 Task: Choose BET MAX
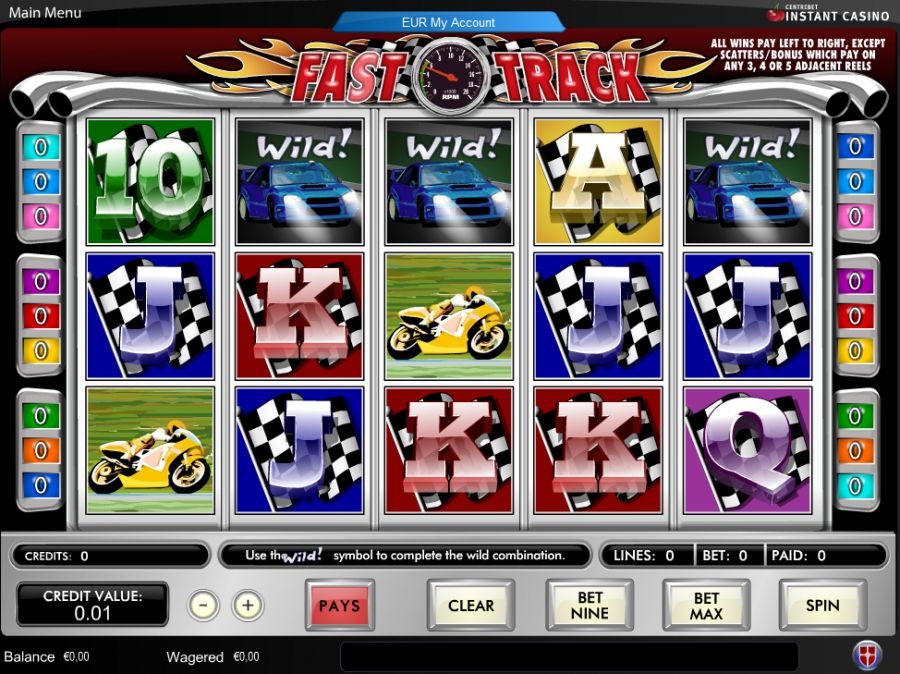pos(706,605)
